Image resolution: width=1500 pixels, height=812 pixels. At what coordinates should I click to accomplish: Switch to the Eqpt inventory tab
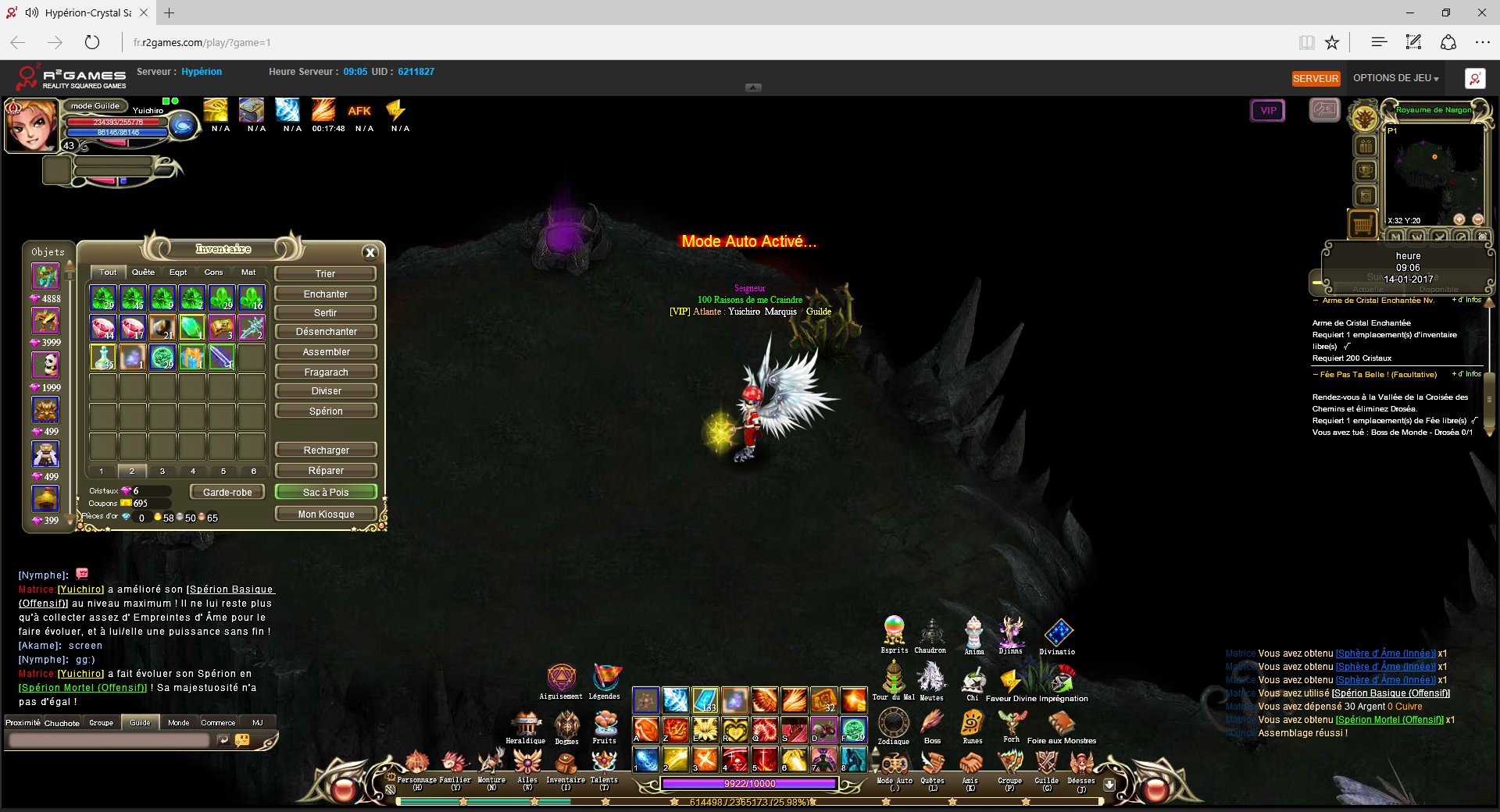(x=178, y=272)
